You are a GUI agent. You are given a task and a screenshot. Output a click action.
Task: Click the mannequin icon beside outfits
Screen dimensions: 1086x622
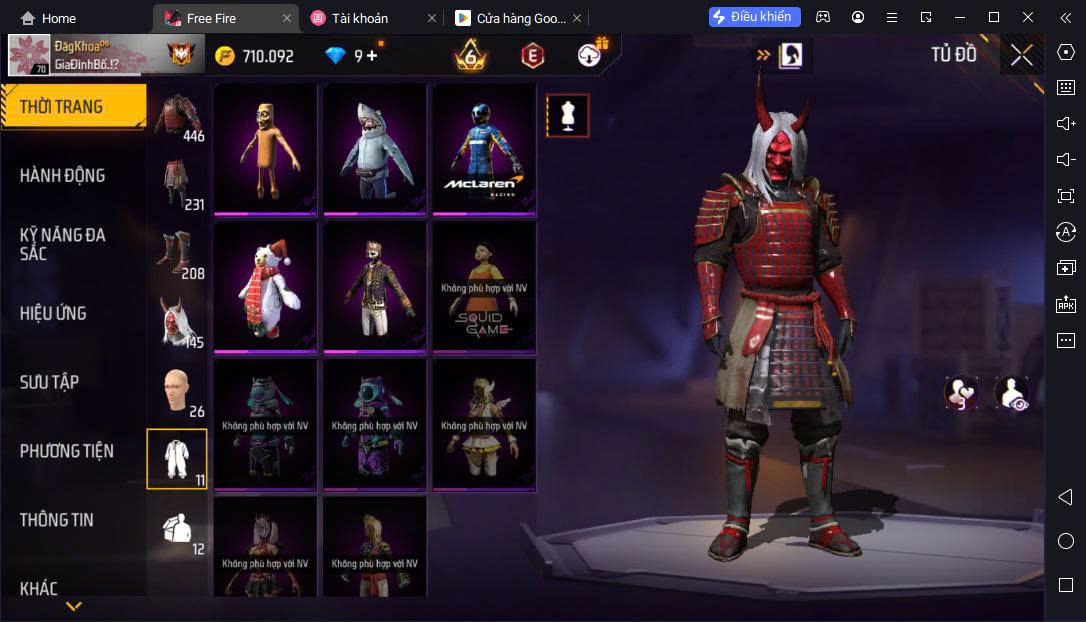point(568,116)
